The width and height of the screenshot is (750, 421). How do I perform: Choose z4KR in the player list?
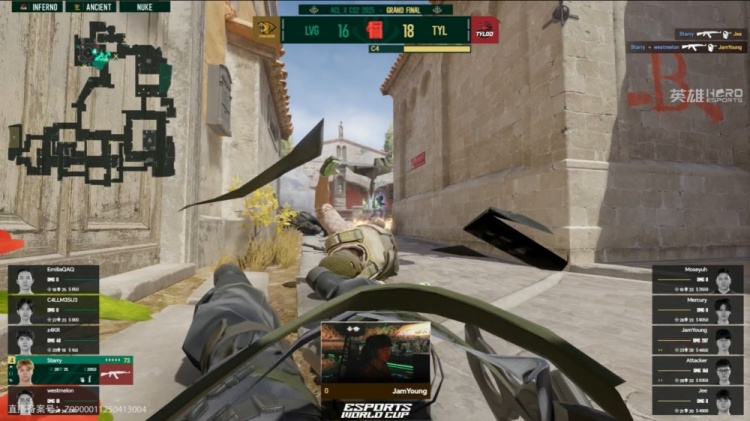click(53, 340)
